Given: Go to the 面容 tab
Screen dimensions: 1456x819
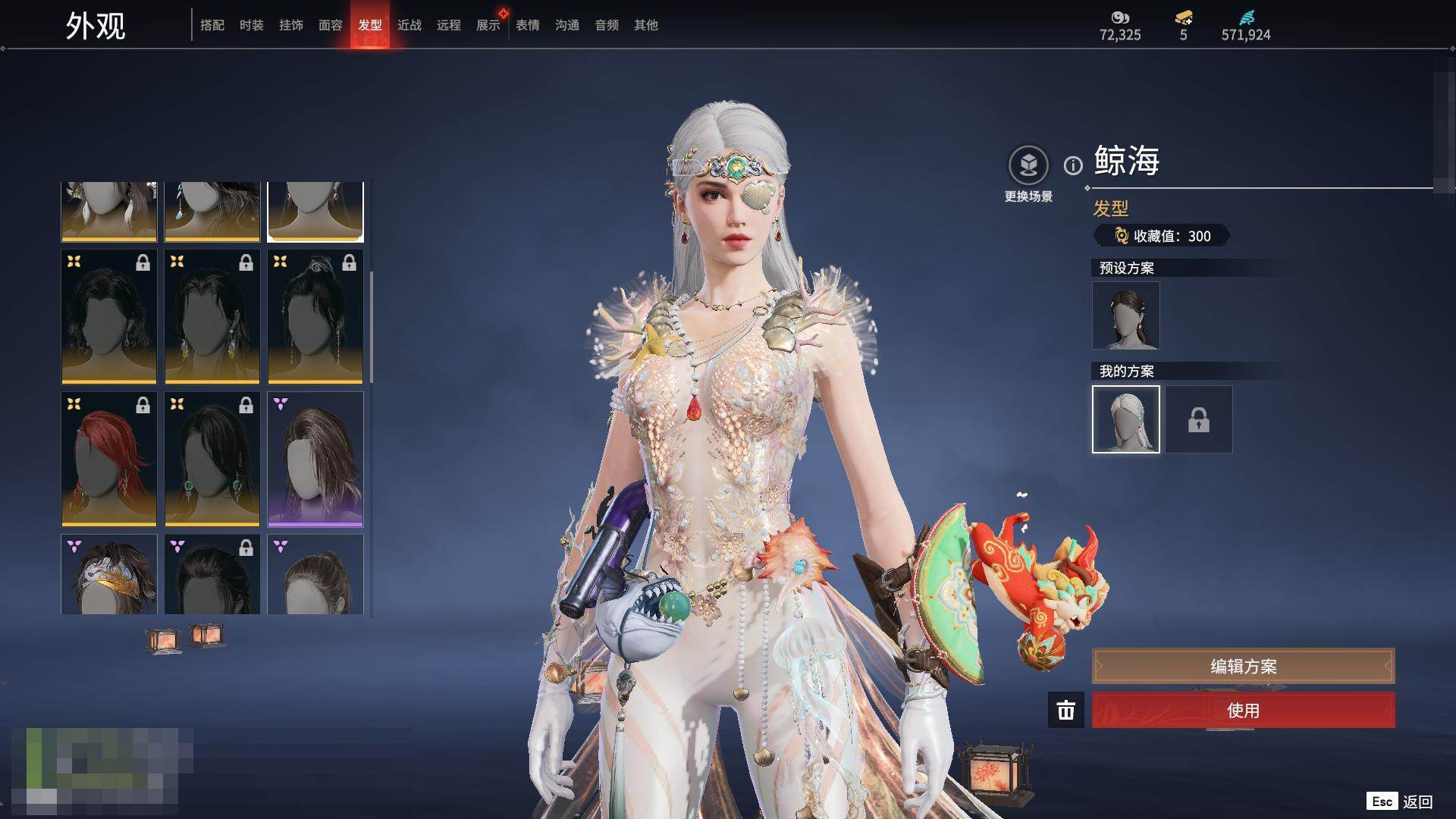Looking at the screenshot, I should pos(330,25).
